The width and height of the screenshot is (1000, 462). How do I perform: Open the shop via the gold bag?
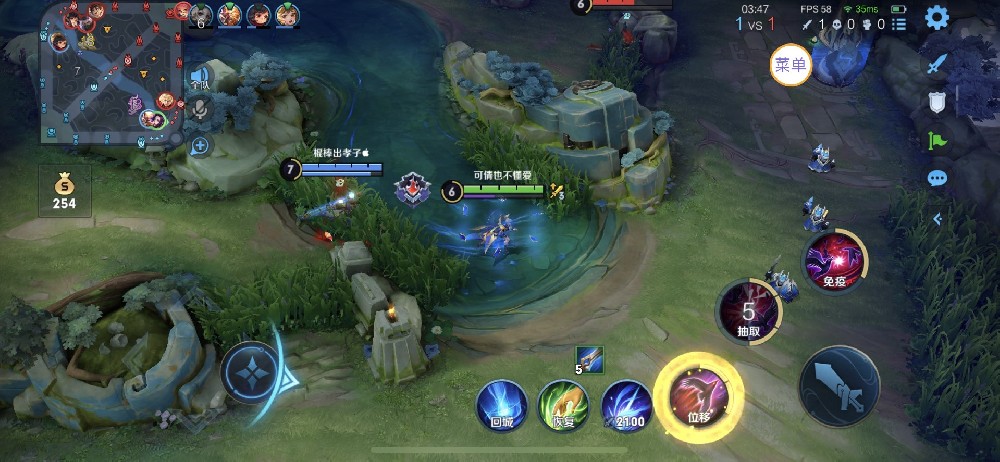tap(64, 190)
